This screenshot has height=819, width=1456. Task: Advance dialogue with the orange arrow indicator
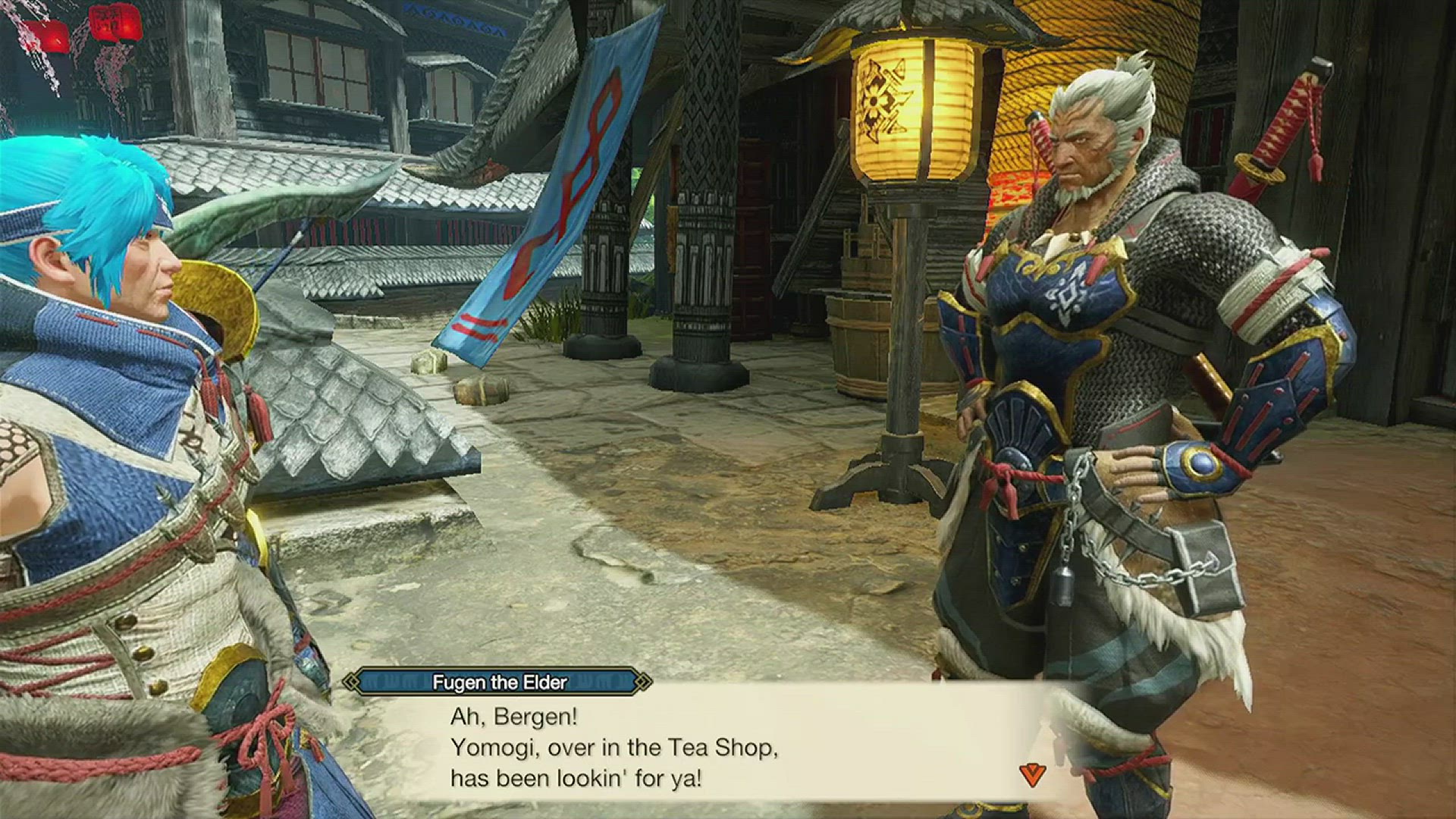click(1032, 774)
